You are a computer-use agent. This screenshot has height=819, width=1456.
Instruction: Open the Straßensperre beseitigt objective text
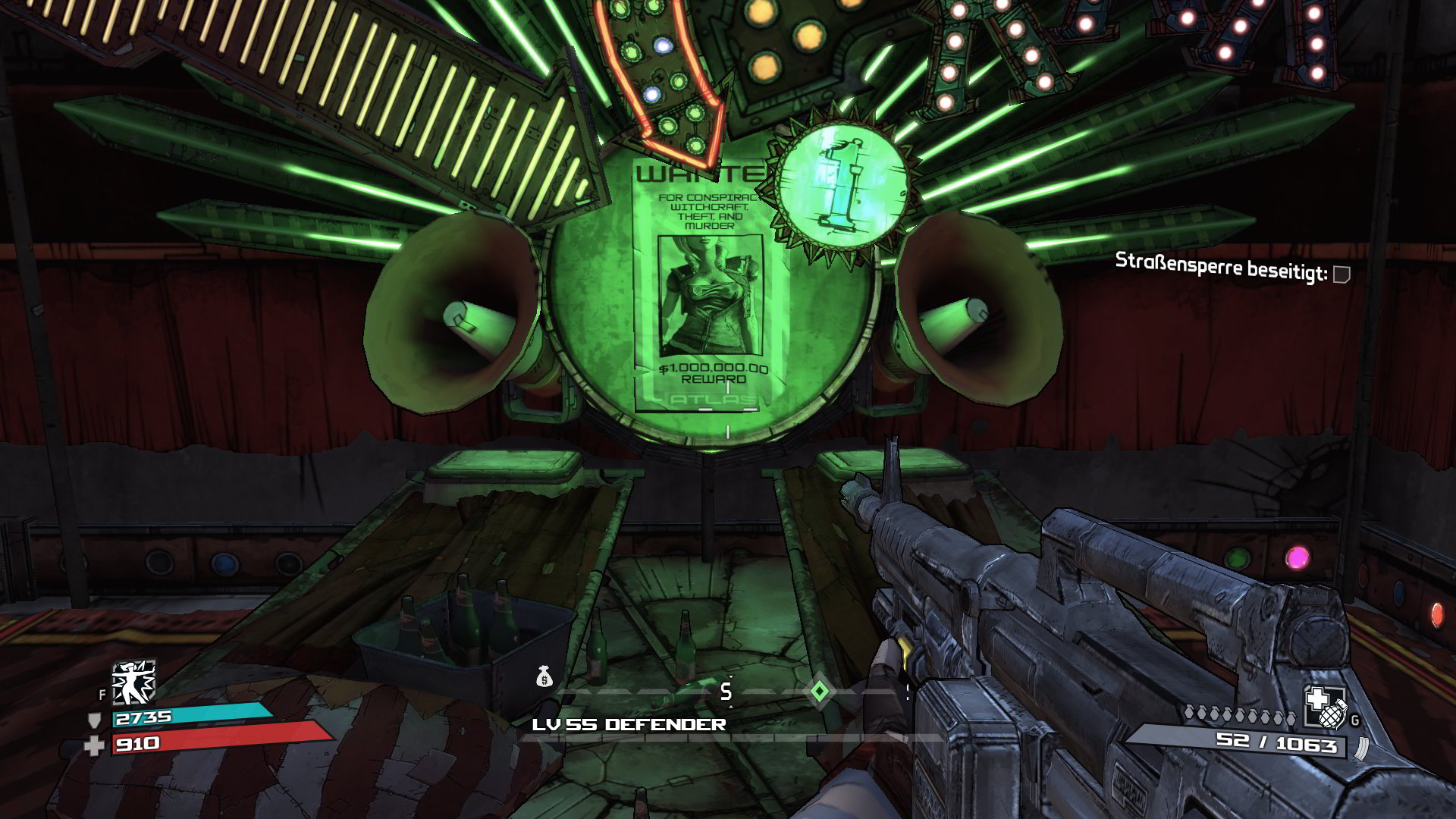pyautogui.click(x=1220, y=267)
